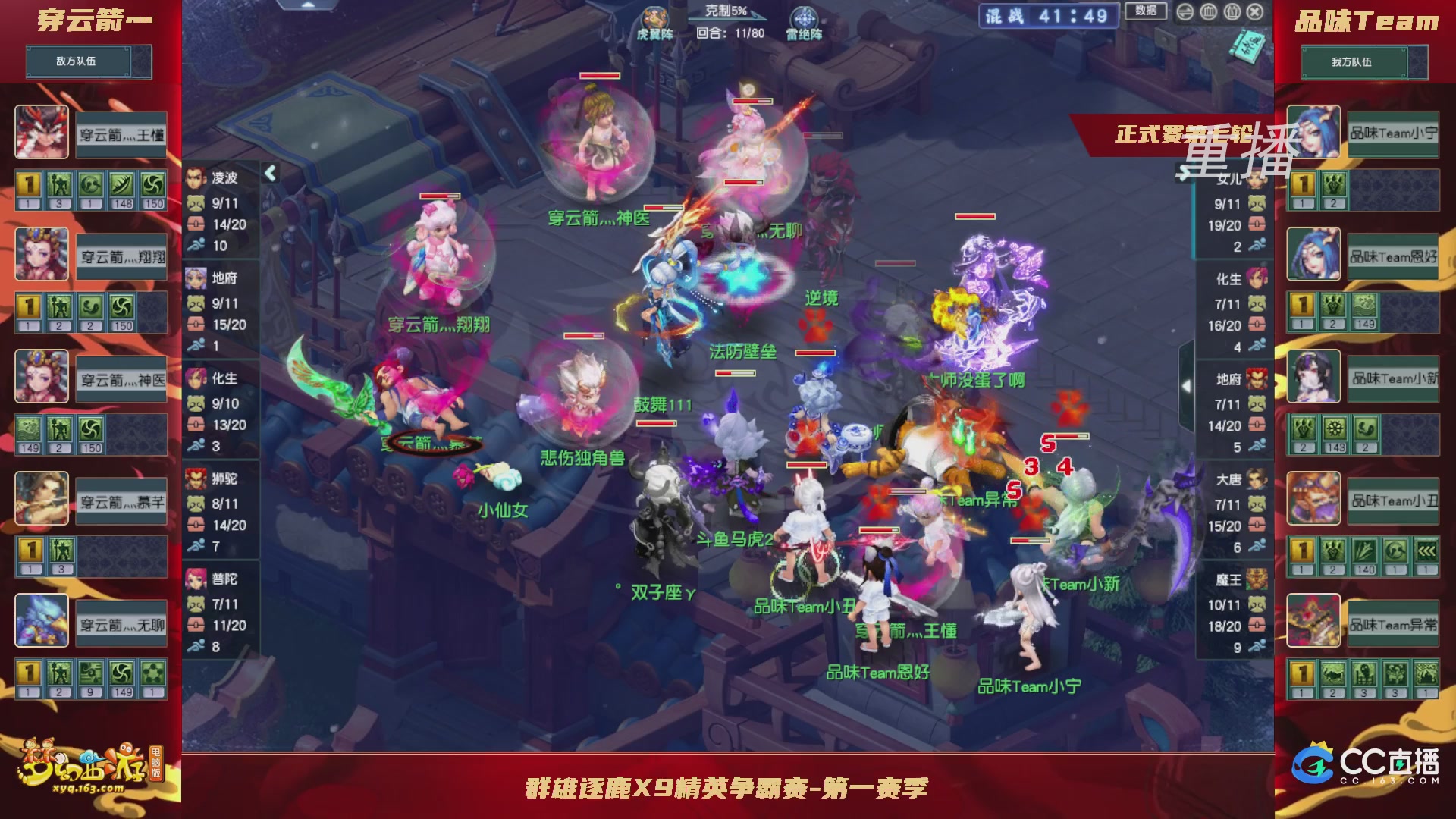Click the switch-arrows icon in the top-right toolbar
This screenshot has width=1456, height=819.
pos(1185,12)
